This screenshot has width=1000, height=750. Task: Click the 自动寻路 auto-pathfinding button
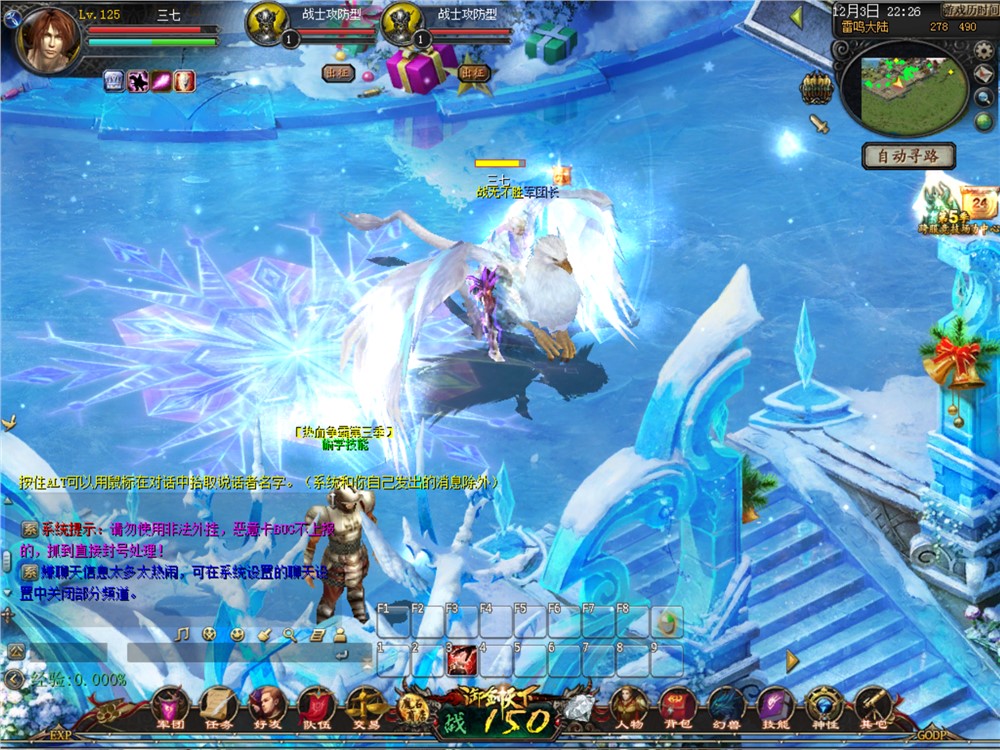coord(909,156)
